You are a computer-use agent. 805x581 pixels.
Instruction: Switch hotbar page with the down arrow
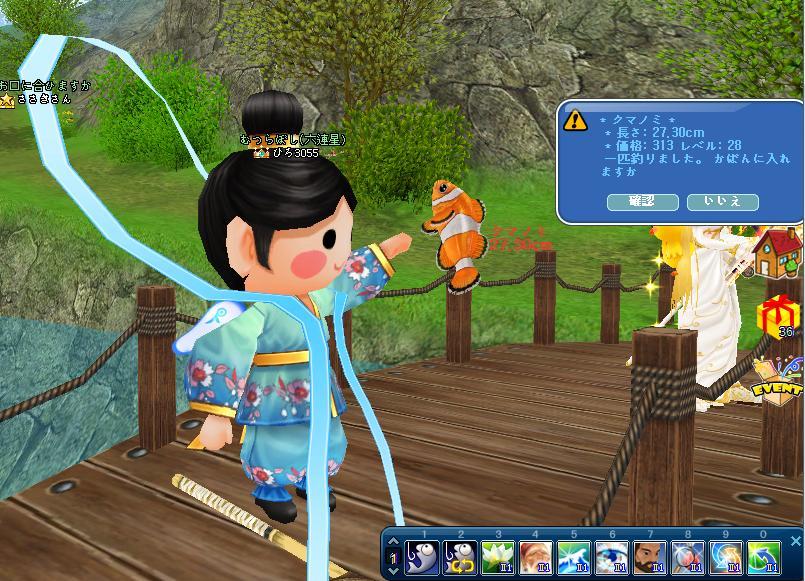pyautogui.click(x=392, y=570)
